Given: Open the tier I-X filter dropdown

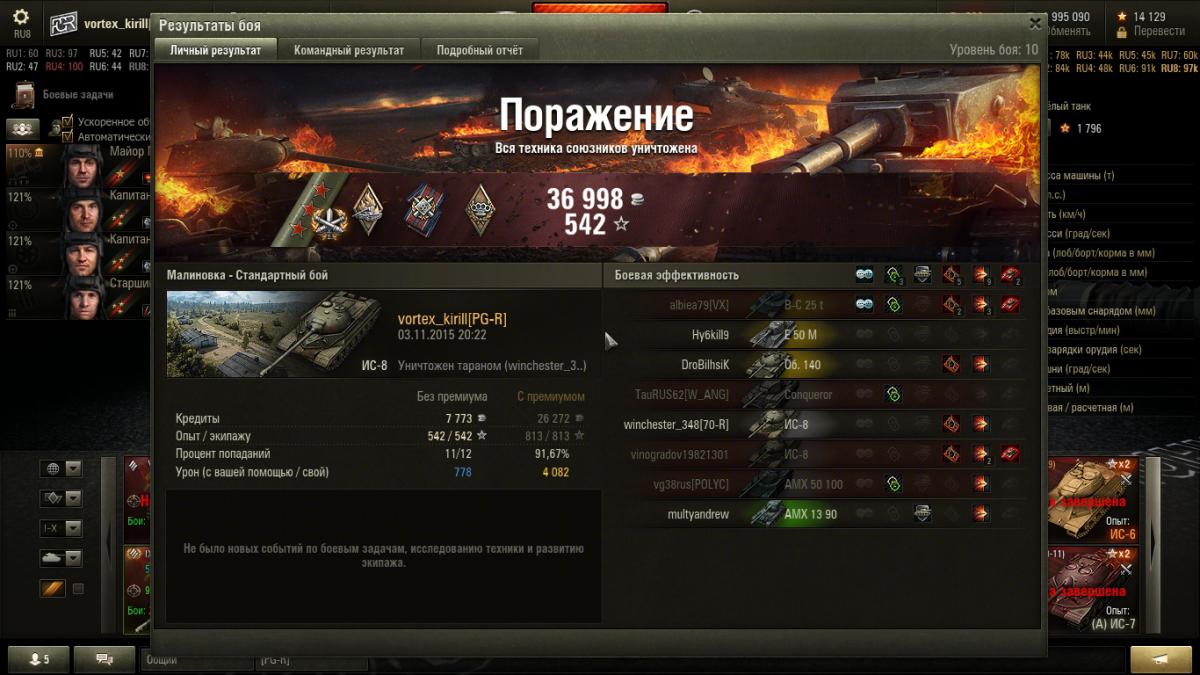Looking at the screenshot, I should pyautogui.click(x=60, y=528).
